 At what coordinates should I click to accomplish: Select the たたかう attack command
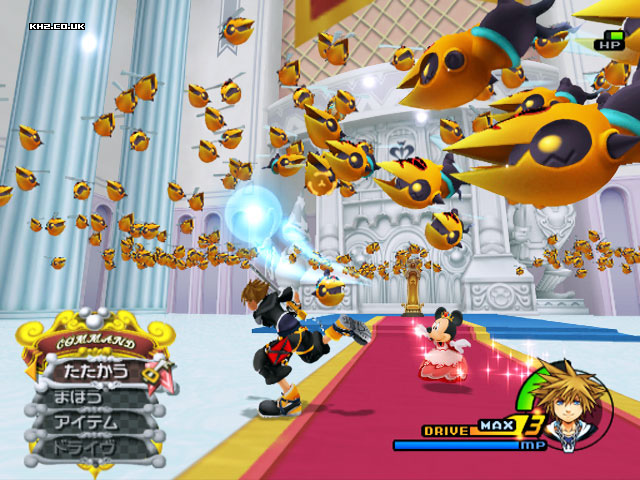(x=96, y=371)
